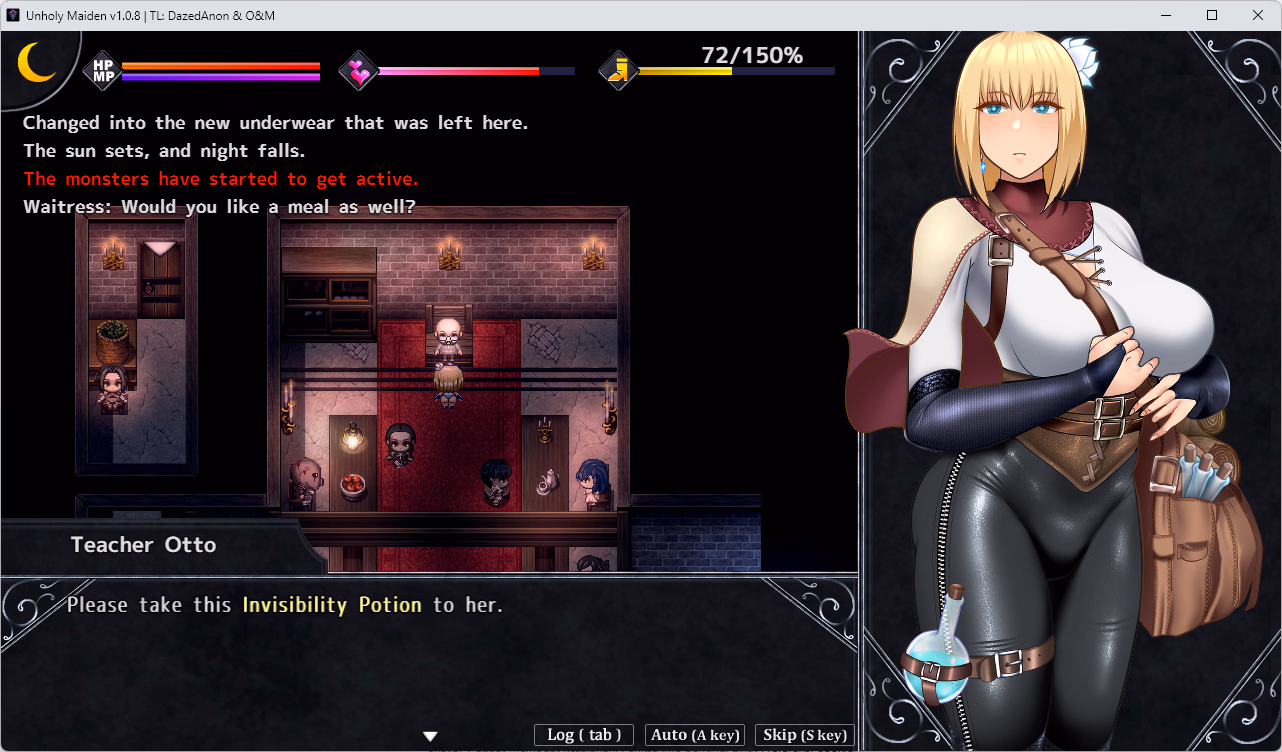Screen dimensions: 1282x752
Task: Open the dialogue Log
Action: point(584,735)
